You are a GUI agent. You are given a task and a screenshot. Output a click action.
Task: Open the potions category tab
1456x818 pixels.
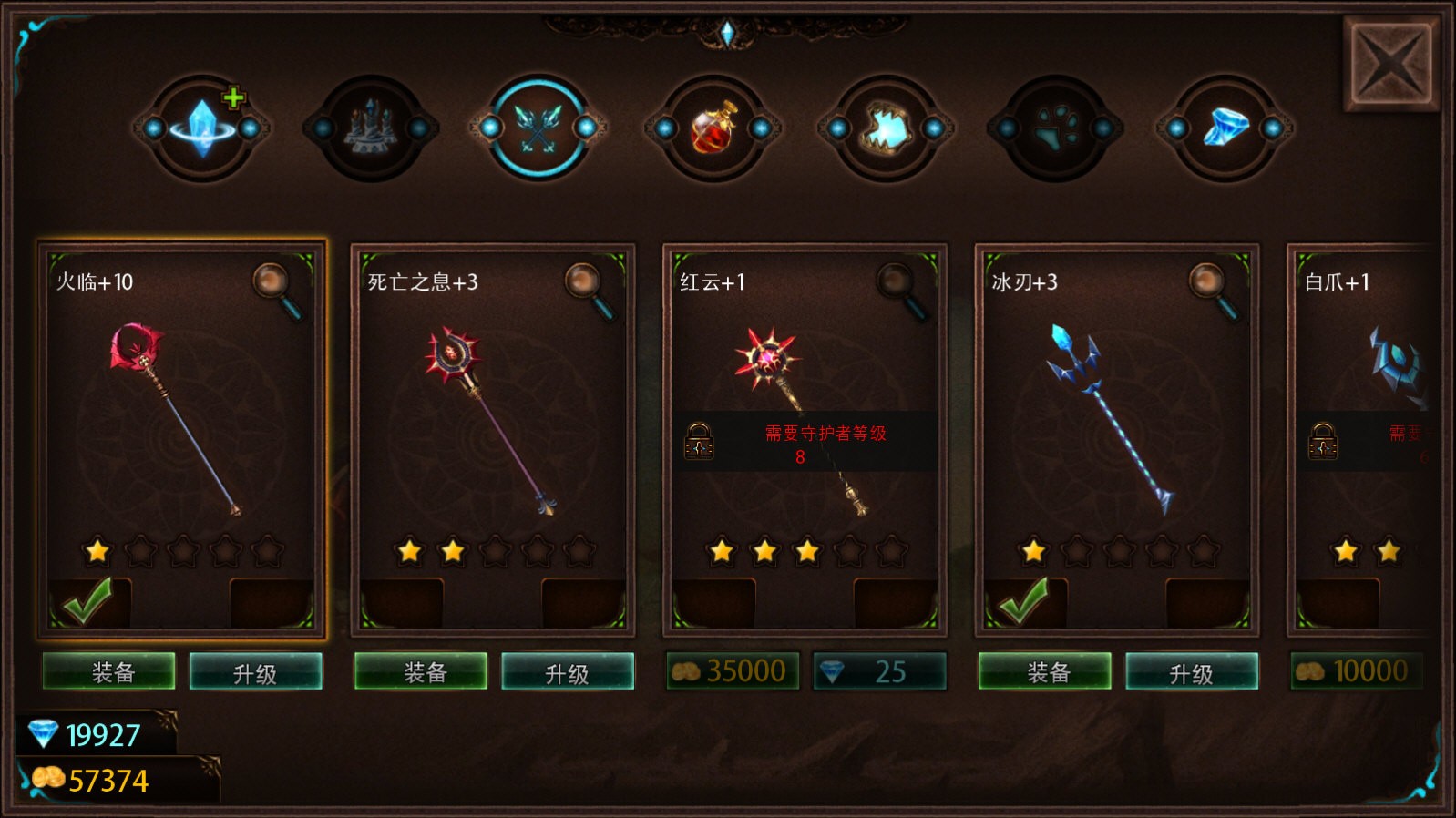tap(713, 132)
